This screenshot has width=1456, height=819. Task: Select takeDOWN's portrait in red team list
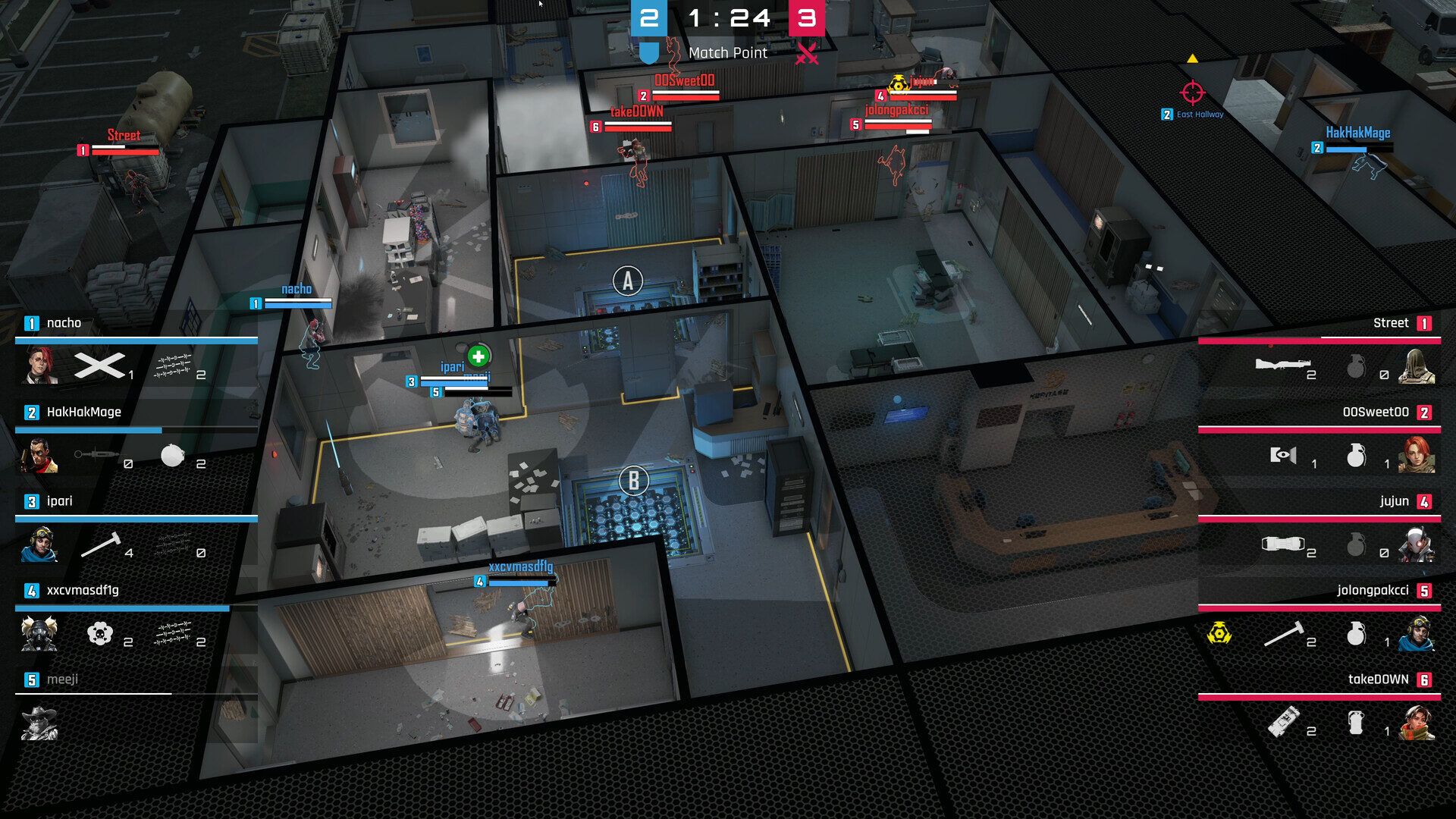(x=1417, y=723)
